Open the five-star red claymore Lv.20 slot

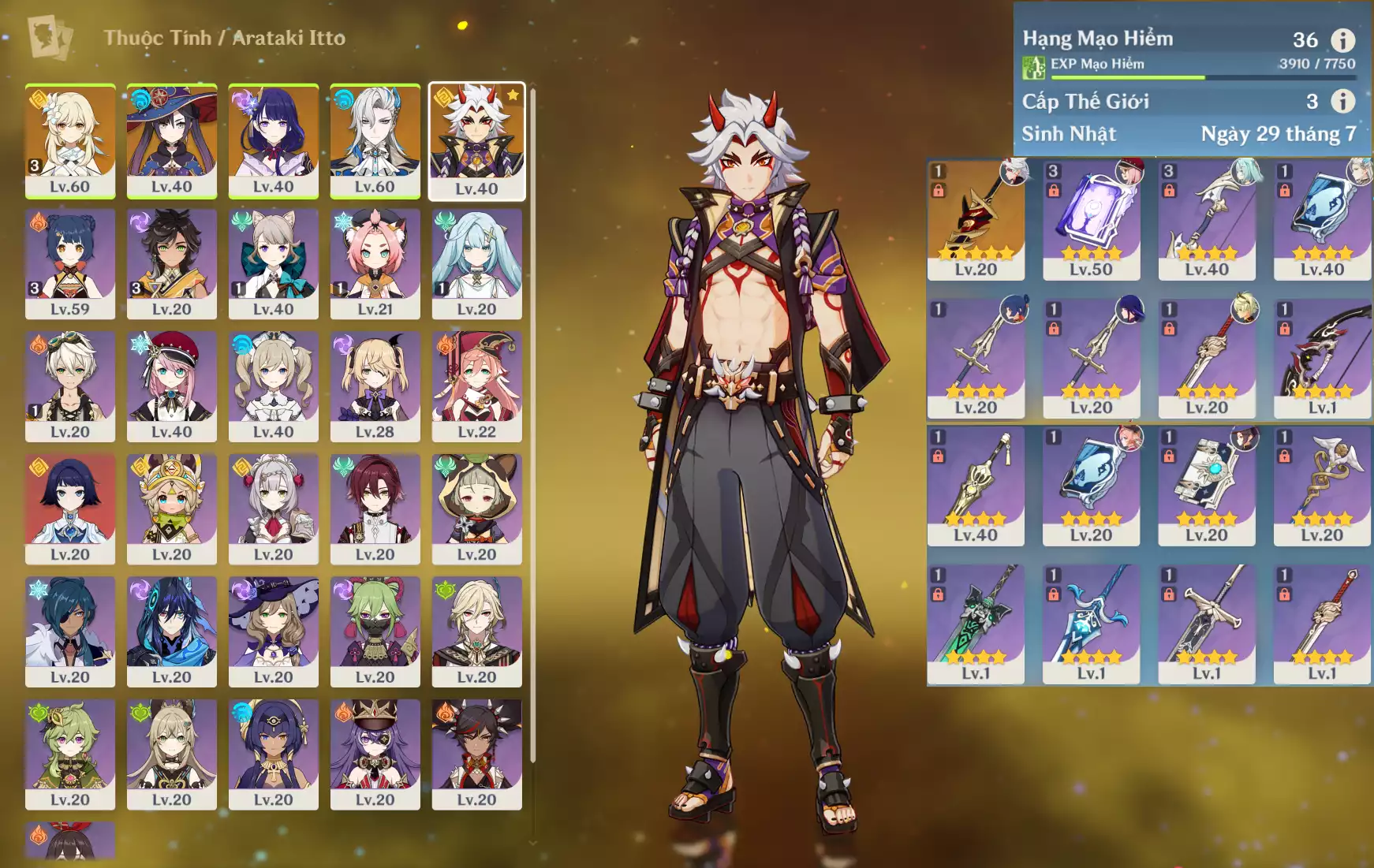(x=976, y=220)
